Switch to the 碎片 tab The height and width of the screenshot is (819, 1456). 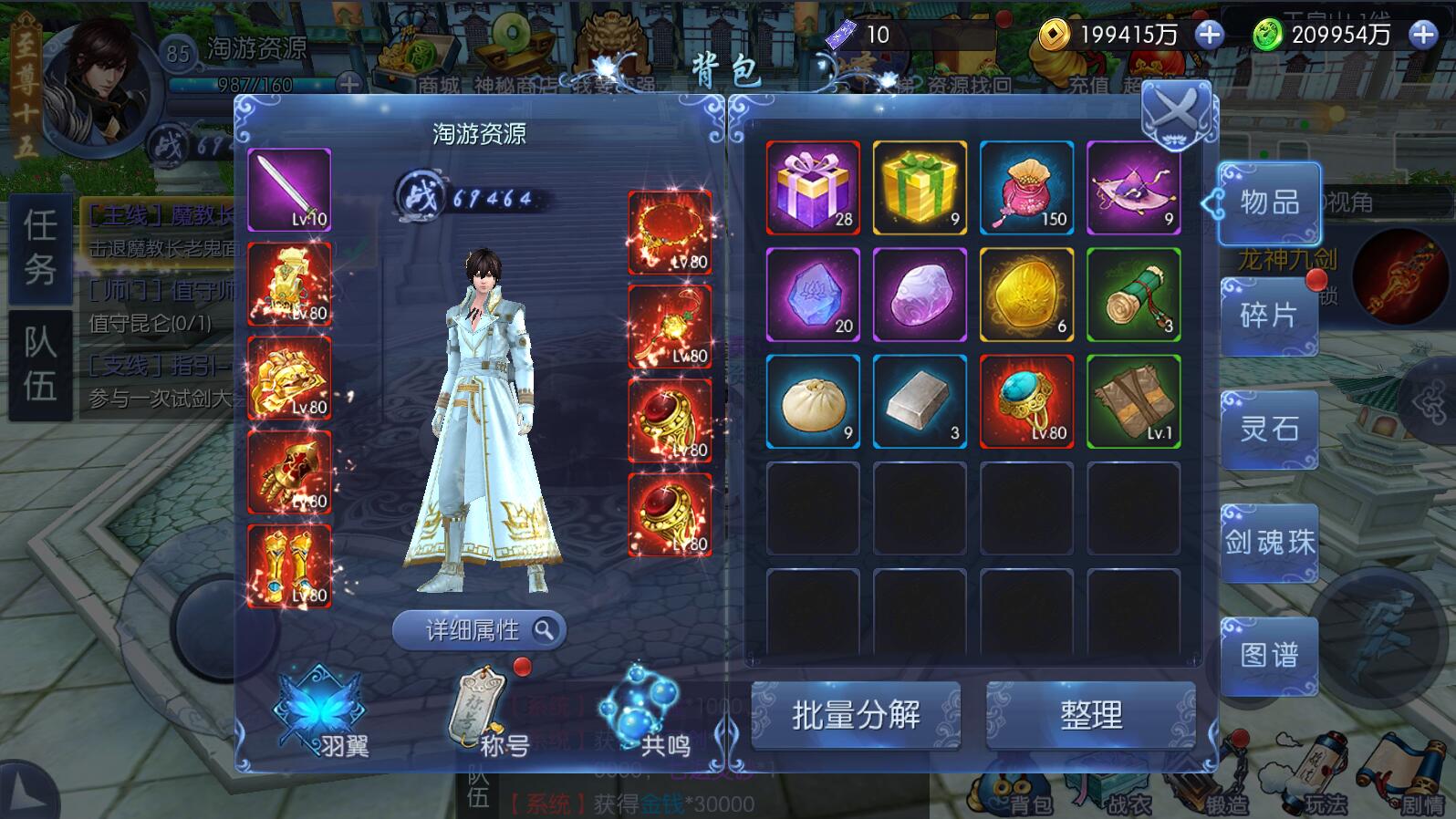pos(1269,316)
